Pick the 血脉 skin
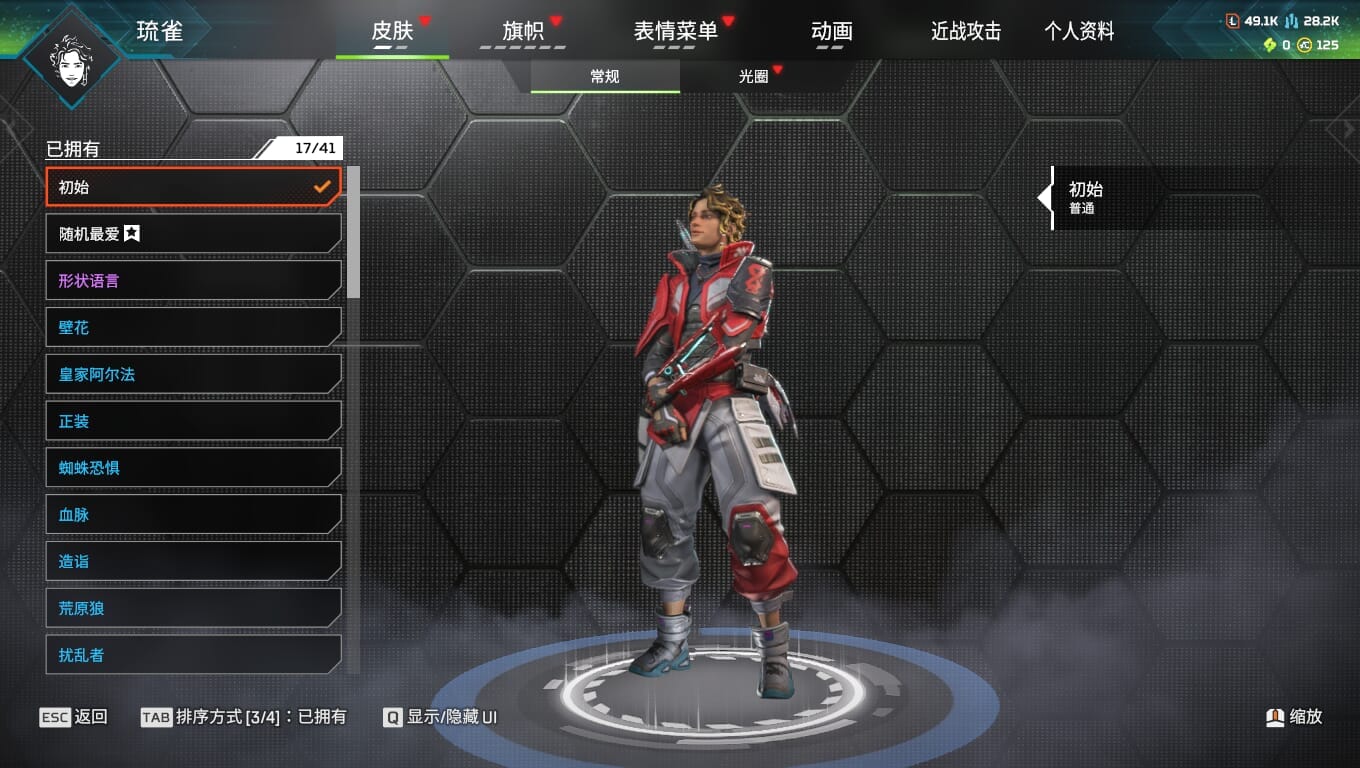 [193, 515]
